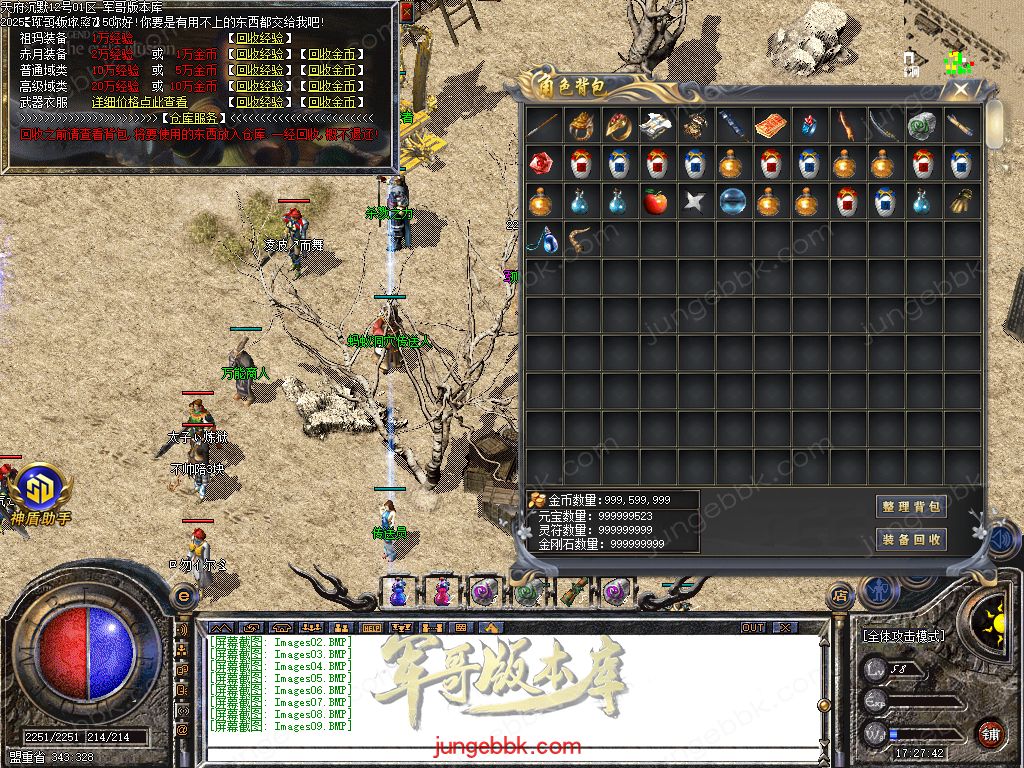
Task: Close the recycle NPC dialogue panel
Action: point(406,12)
